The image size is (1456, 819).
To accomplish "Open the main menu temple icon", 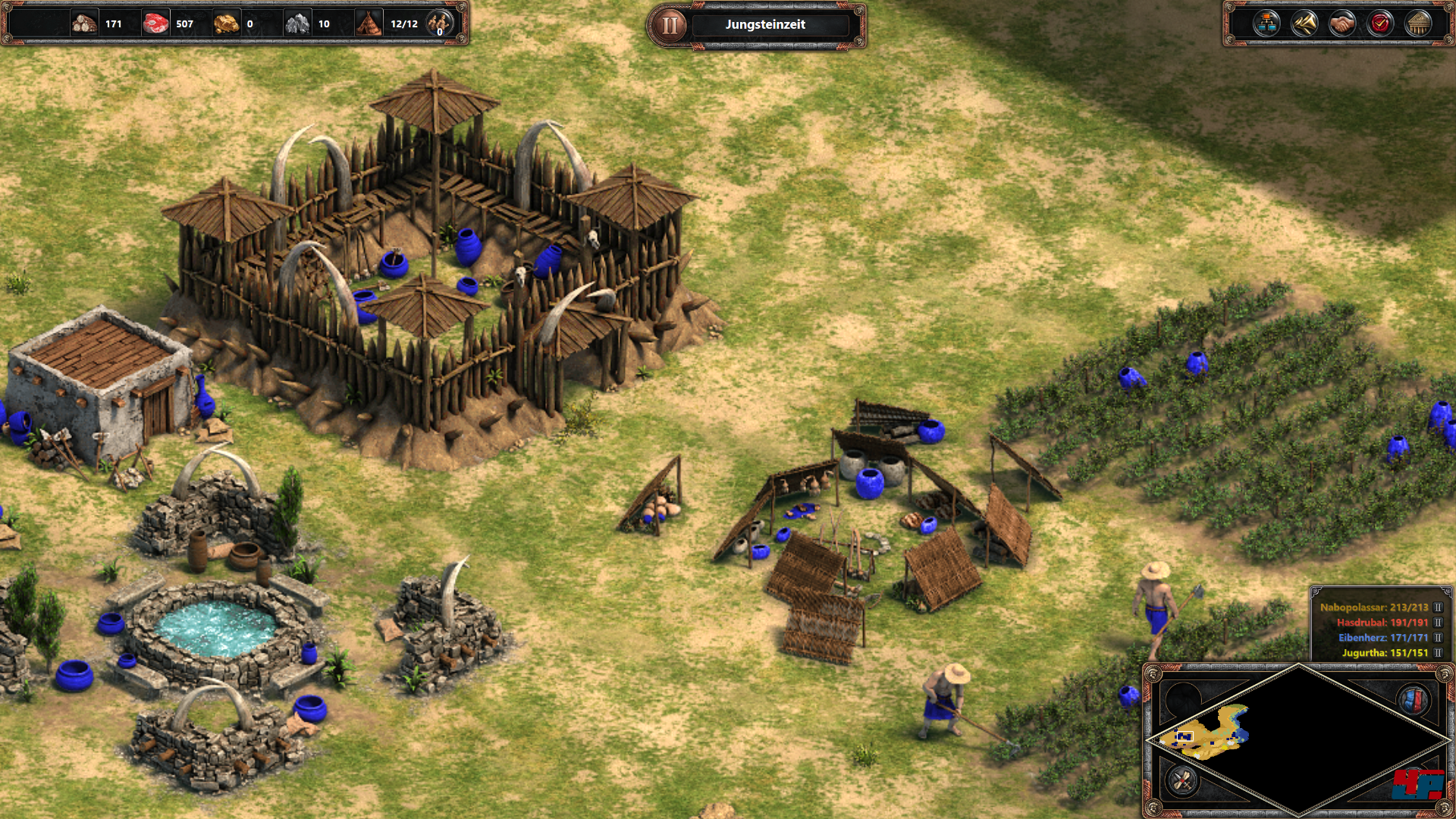I will 1418,24.
